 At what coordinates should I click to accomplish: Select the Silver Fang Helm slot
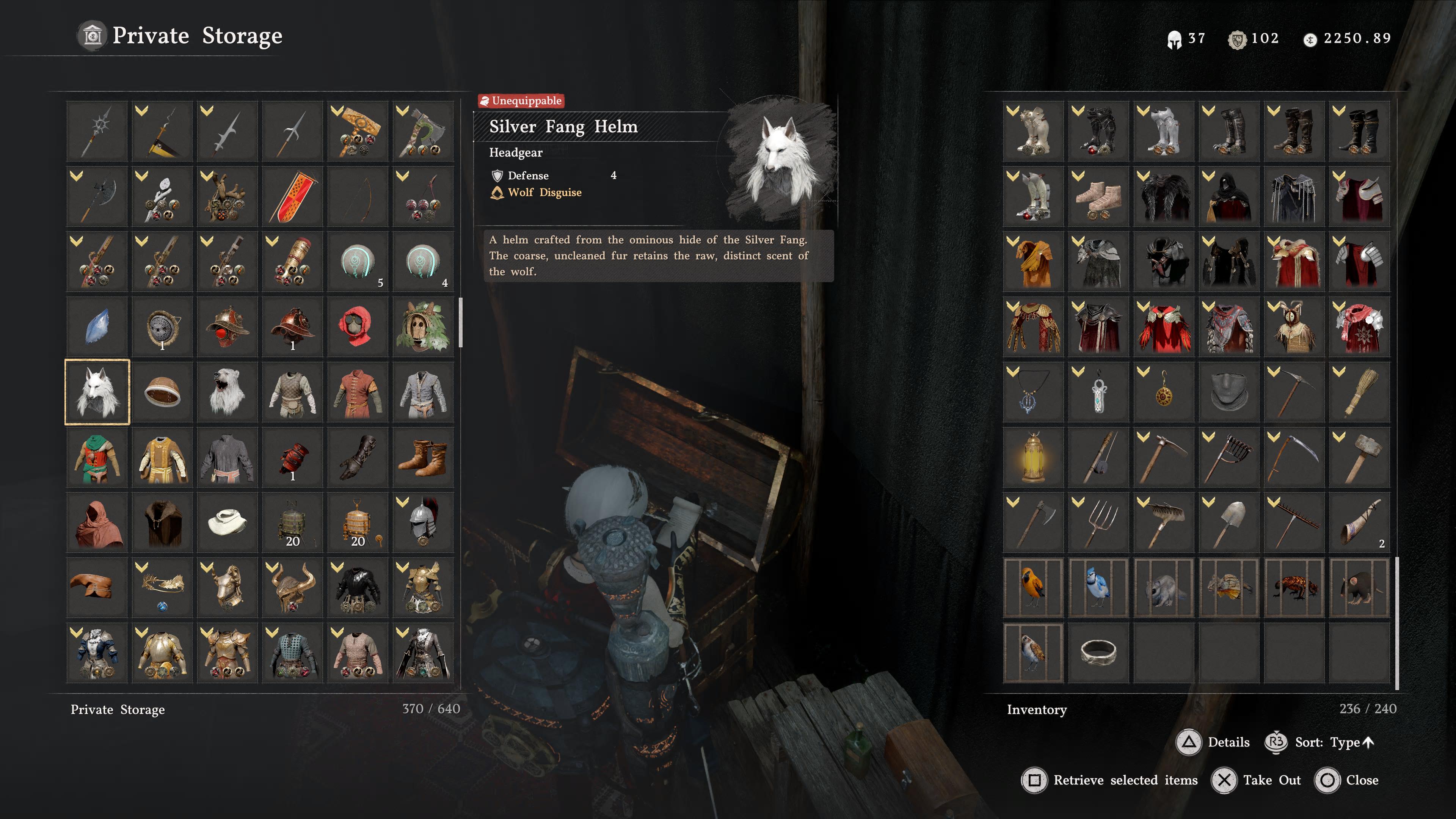pyautogui.click(x=97, y=392)
